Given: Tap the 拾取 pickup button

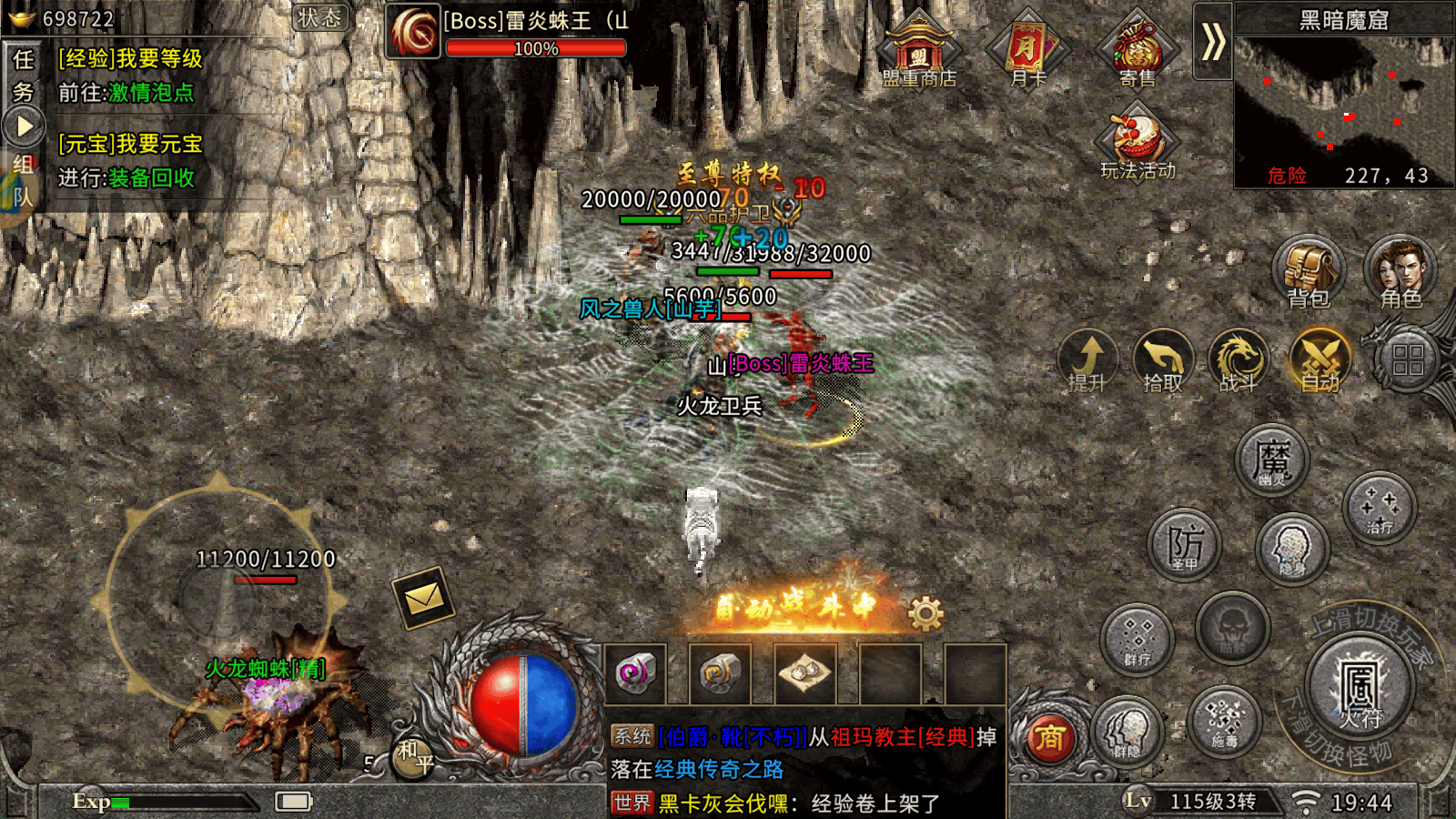Looking at the screenshot, I should click(x=1162, y=360).
